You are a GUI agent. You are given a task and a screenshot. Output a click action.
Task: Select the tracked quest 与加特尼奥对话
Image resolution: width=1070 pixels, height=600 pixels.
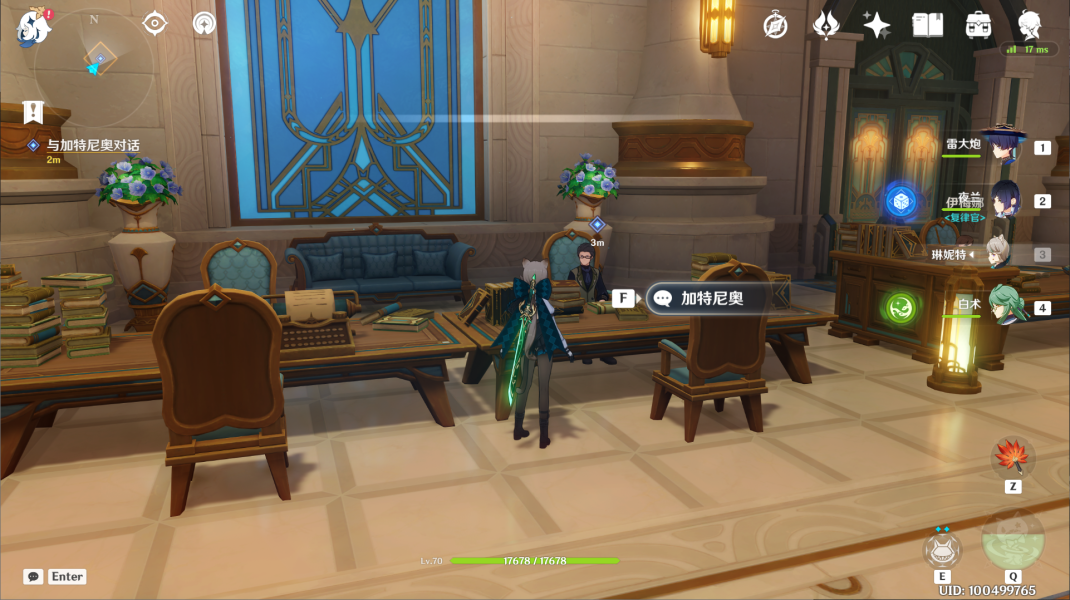[x=92, y=146]
